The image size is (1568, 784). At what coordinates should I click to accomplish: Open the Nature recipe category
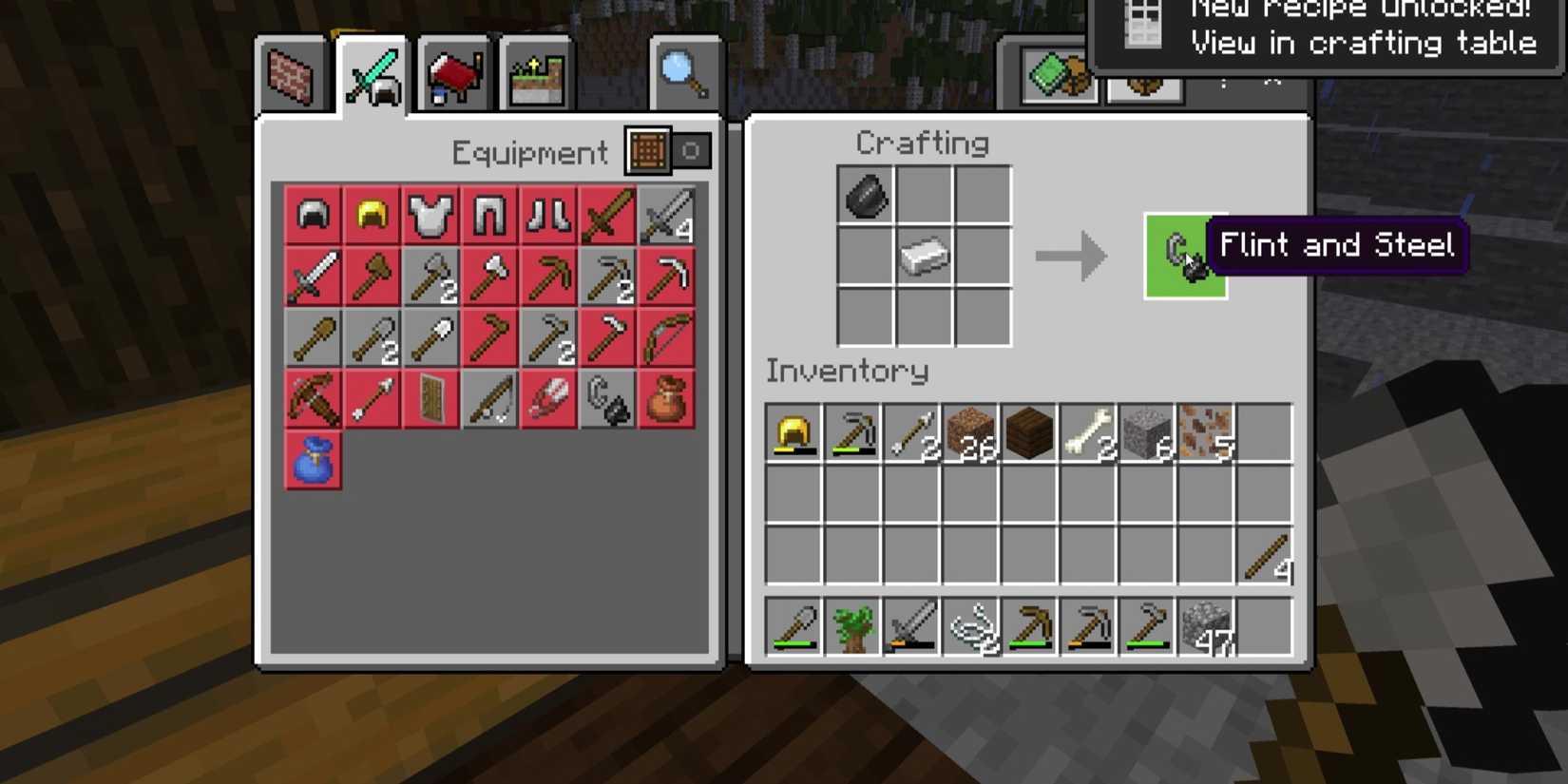(537, 74)
